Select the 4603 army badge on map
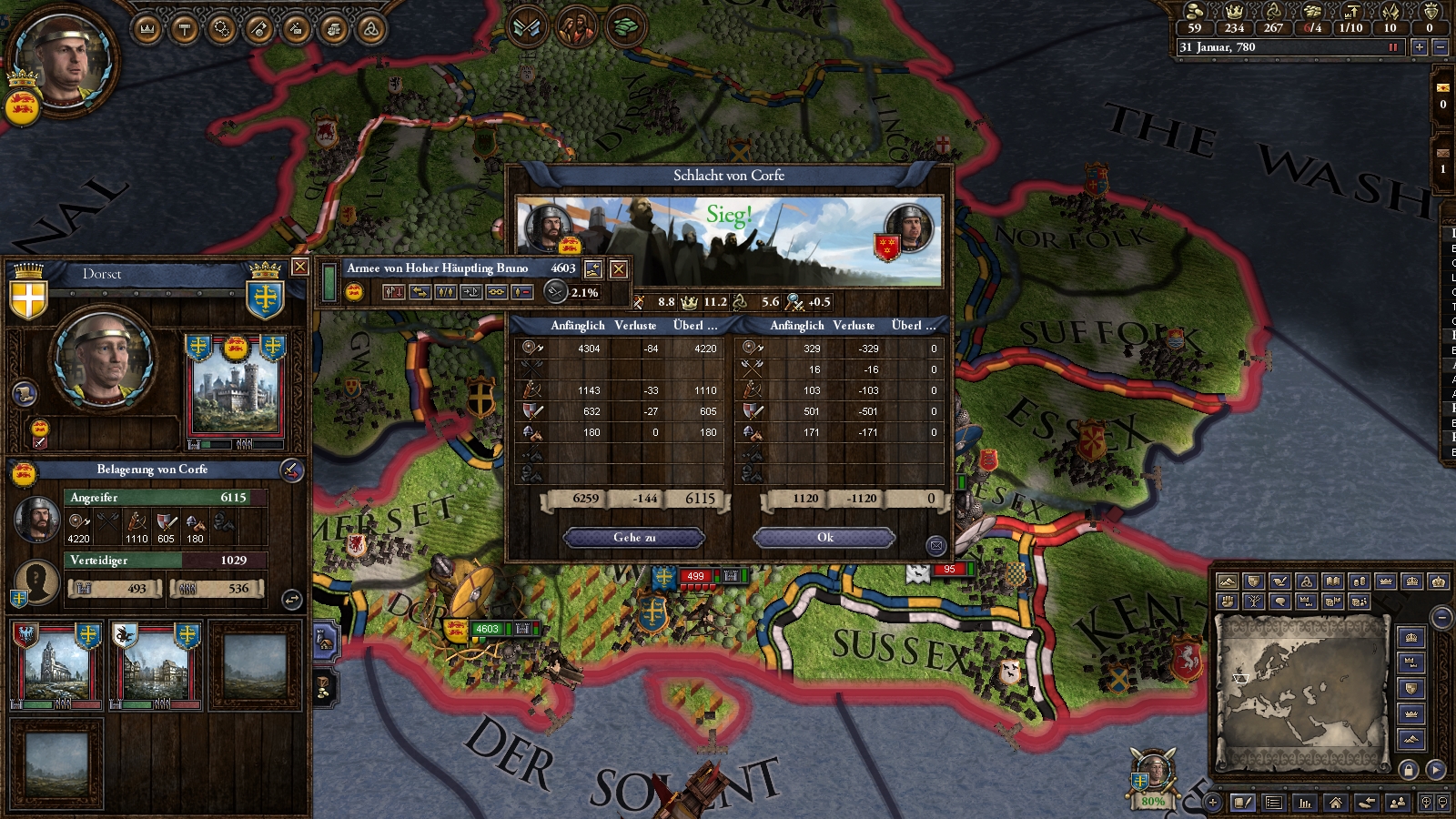 pyautogui.click(x=487, y=629)
